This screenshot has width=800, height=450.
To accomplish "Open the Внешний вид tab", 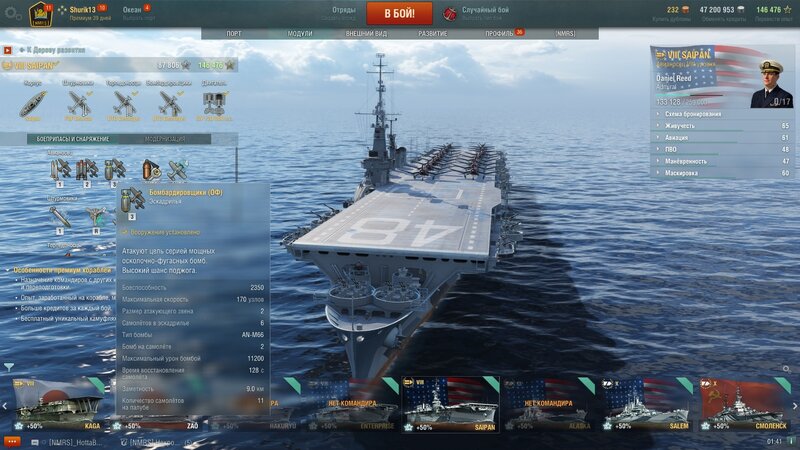I will pyautogui.click(x=366, y=33).
